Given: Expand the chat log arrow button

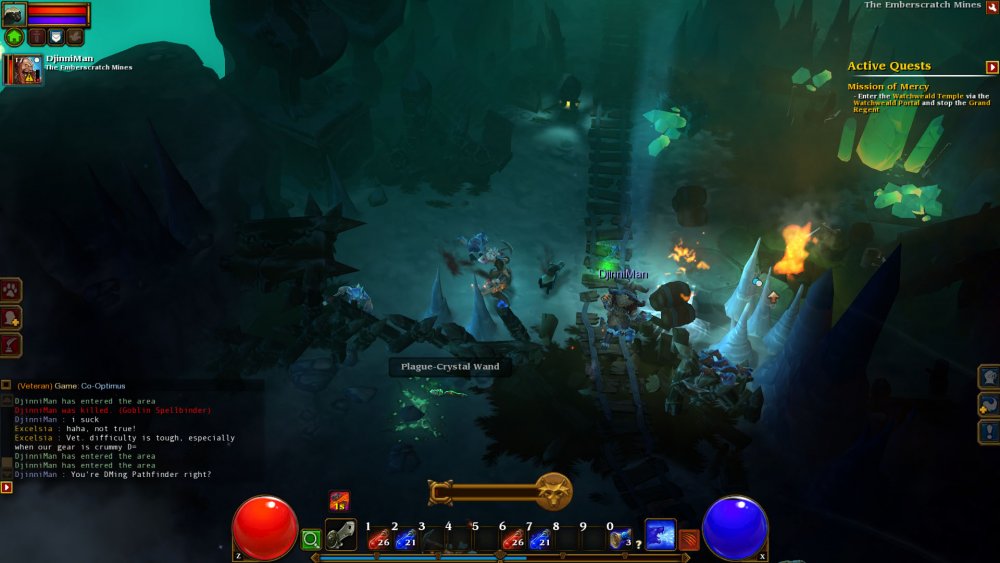Looking at the screenshot, I should [x=7, y=487].
